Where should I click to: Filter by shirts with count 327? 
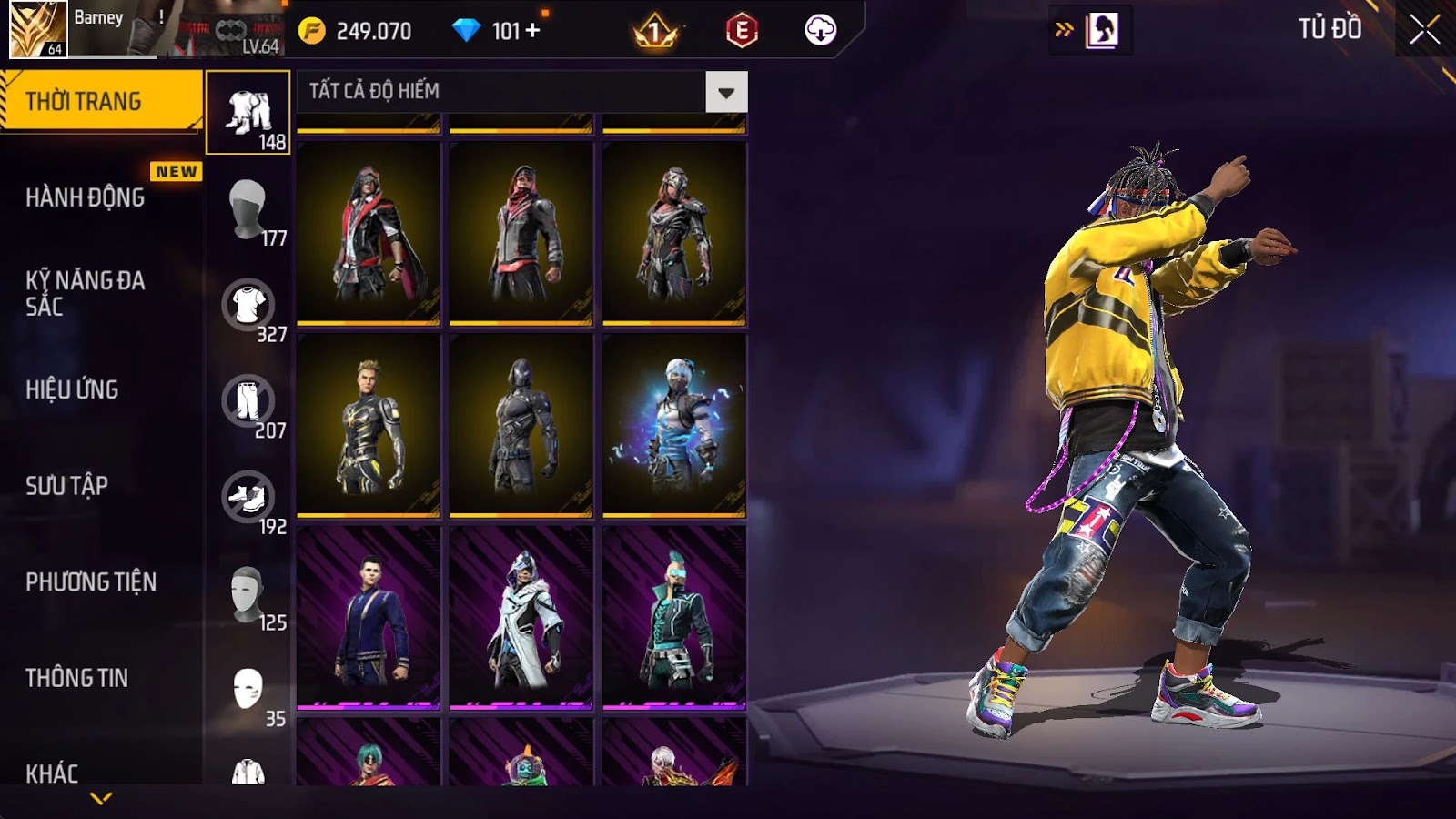click(x=248, y=306)
